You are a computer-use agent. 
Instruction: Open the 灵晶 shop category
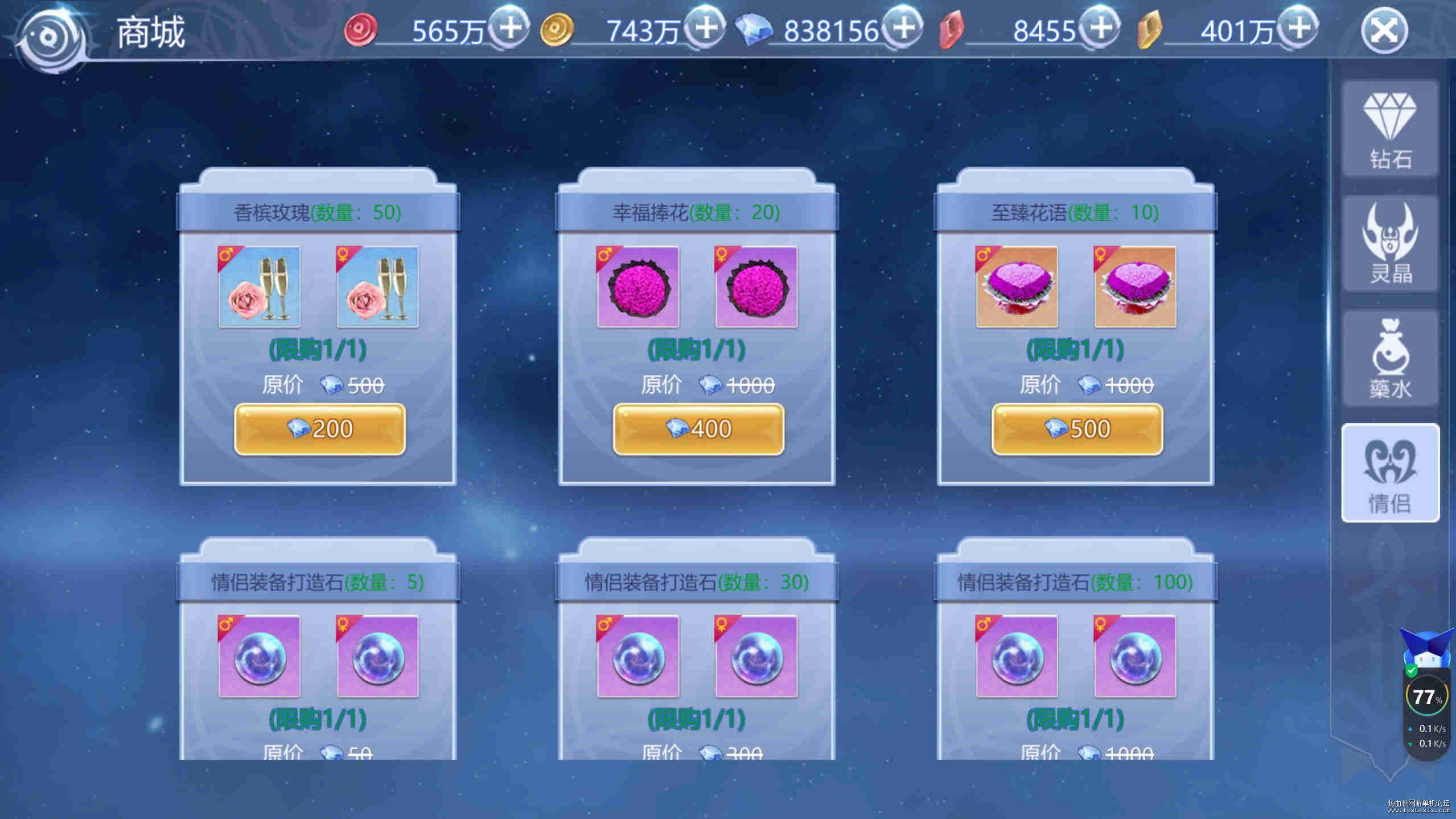[1390, 244]
